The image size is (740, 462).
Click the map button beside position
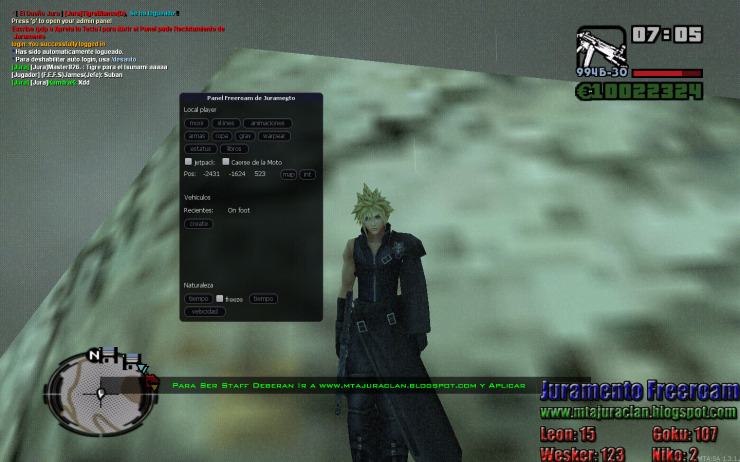[288, 174]
